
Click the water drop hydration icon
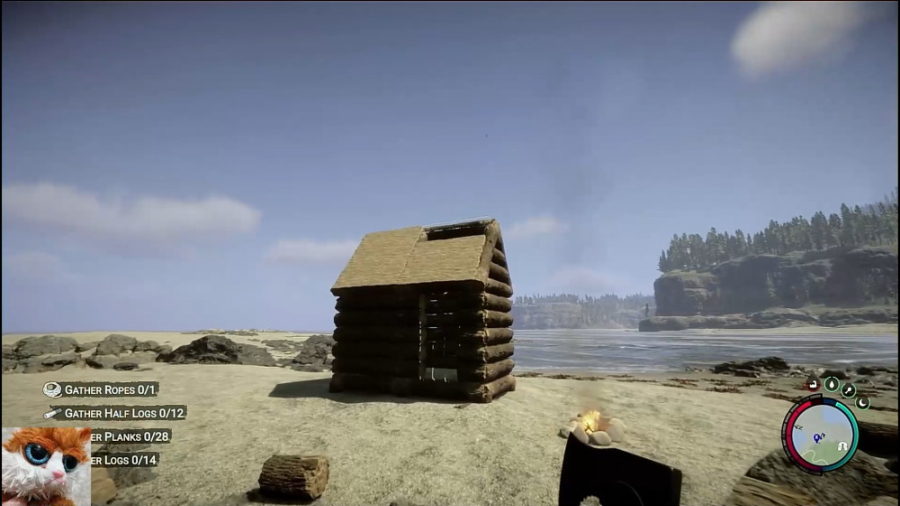coord(831,384)
